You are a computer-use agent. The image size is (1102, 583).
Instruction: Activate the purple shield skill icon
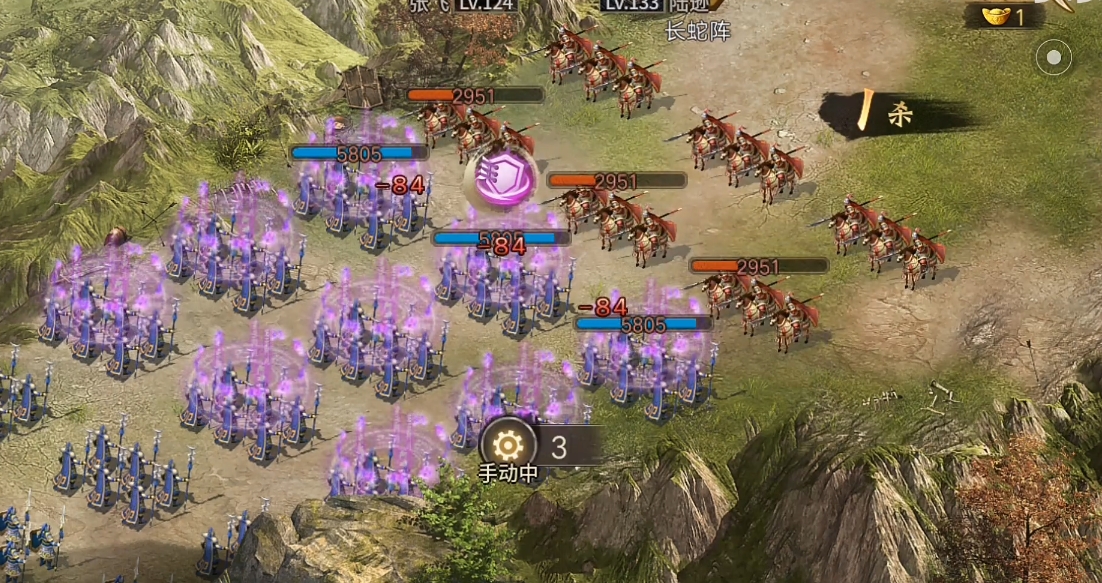click(499, 180)
